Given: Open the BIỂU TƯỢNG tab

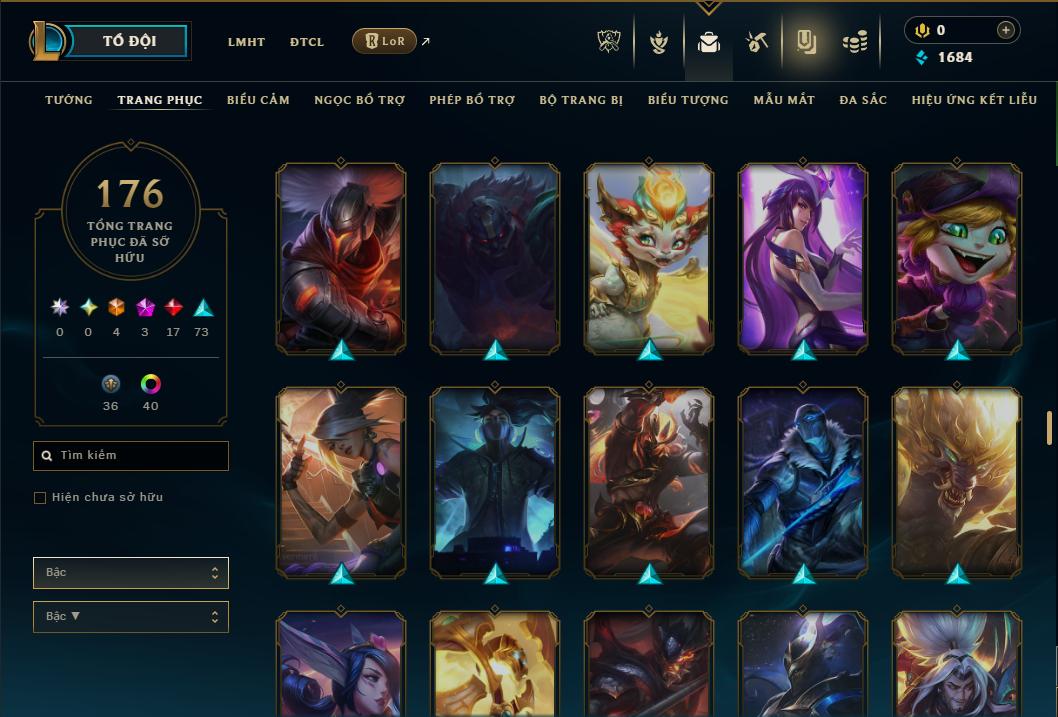Looking at the screenshot, I should coord(688,100).
